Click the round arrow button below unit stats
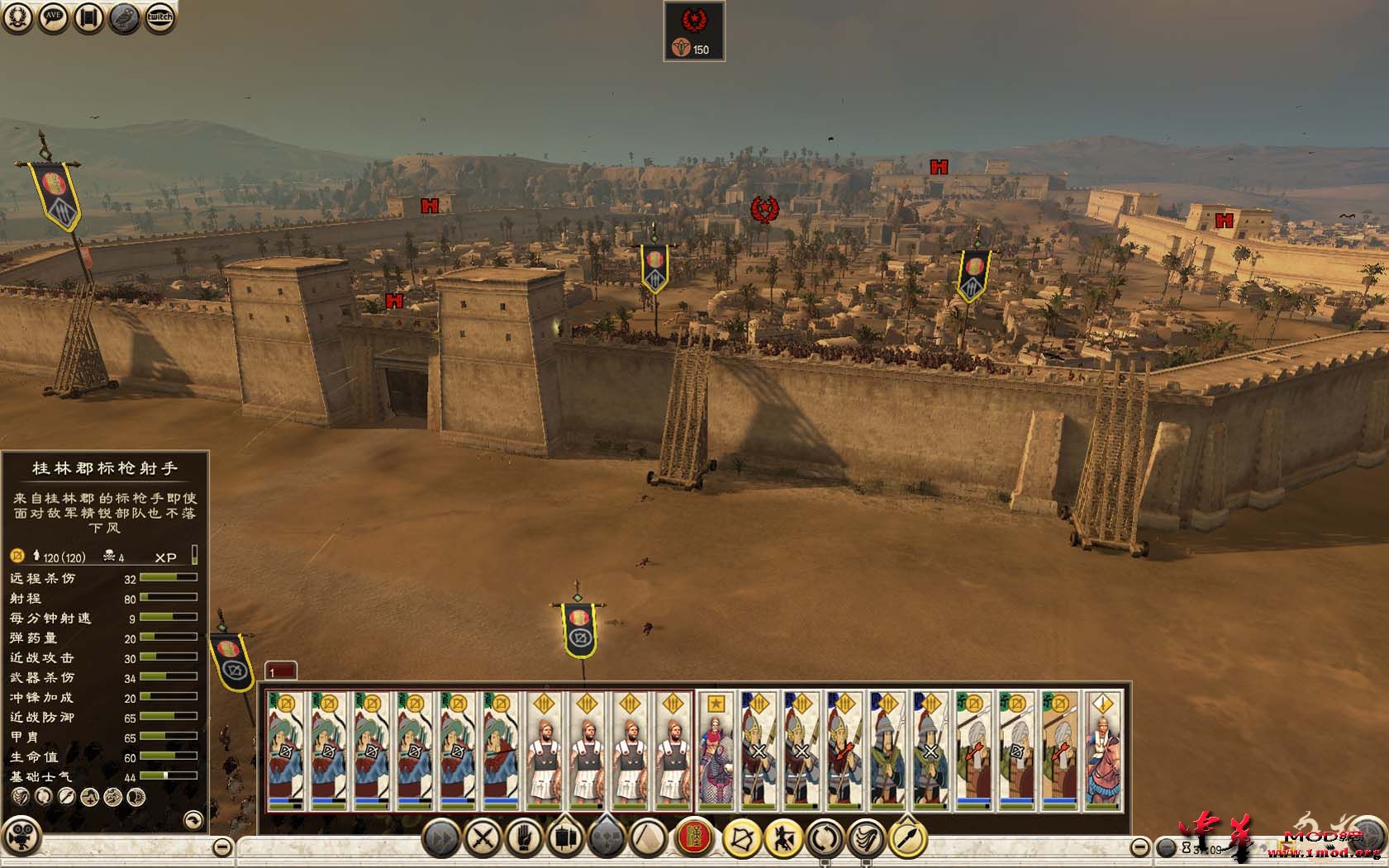Viewport: 1389px width, 868px height. (193, 819)
